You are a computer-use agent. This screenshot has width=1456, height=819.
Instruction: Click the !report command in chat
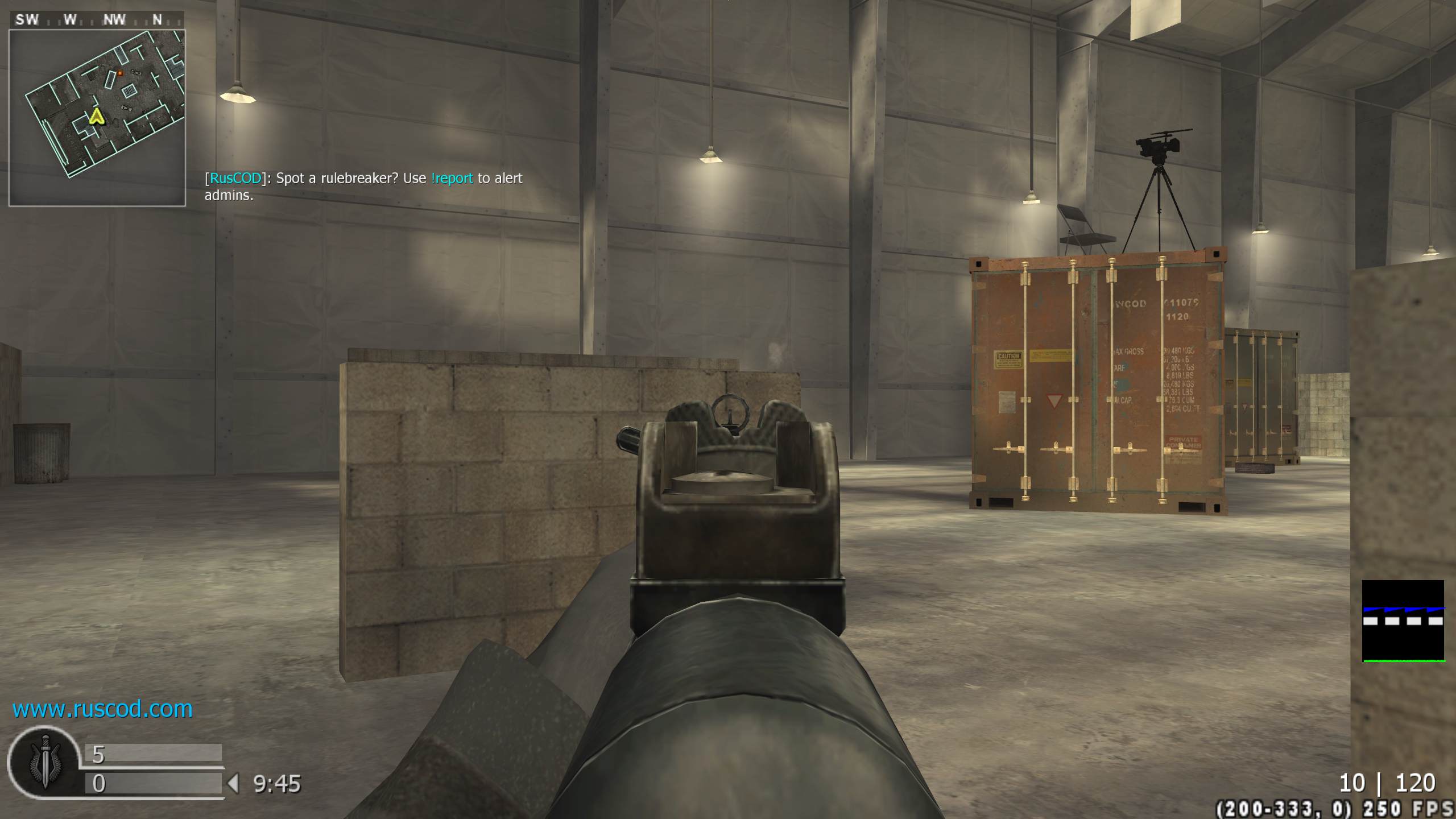[452, 179]
